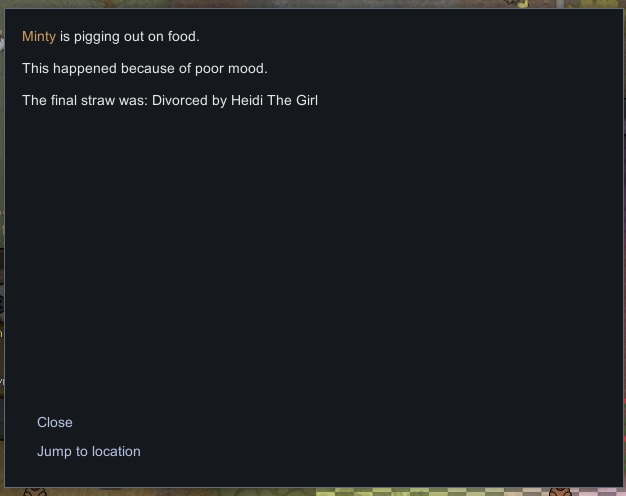Click the highlighted name Minty
The width and height of the screenshot is (626, 496).
(39, 37)
